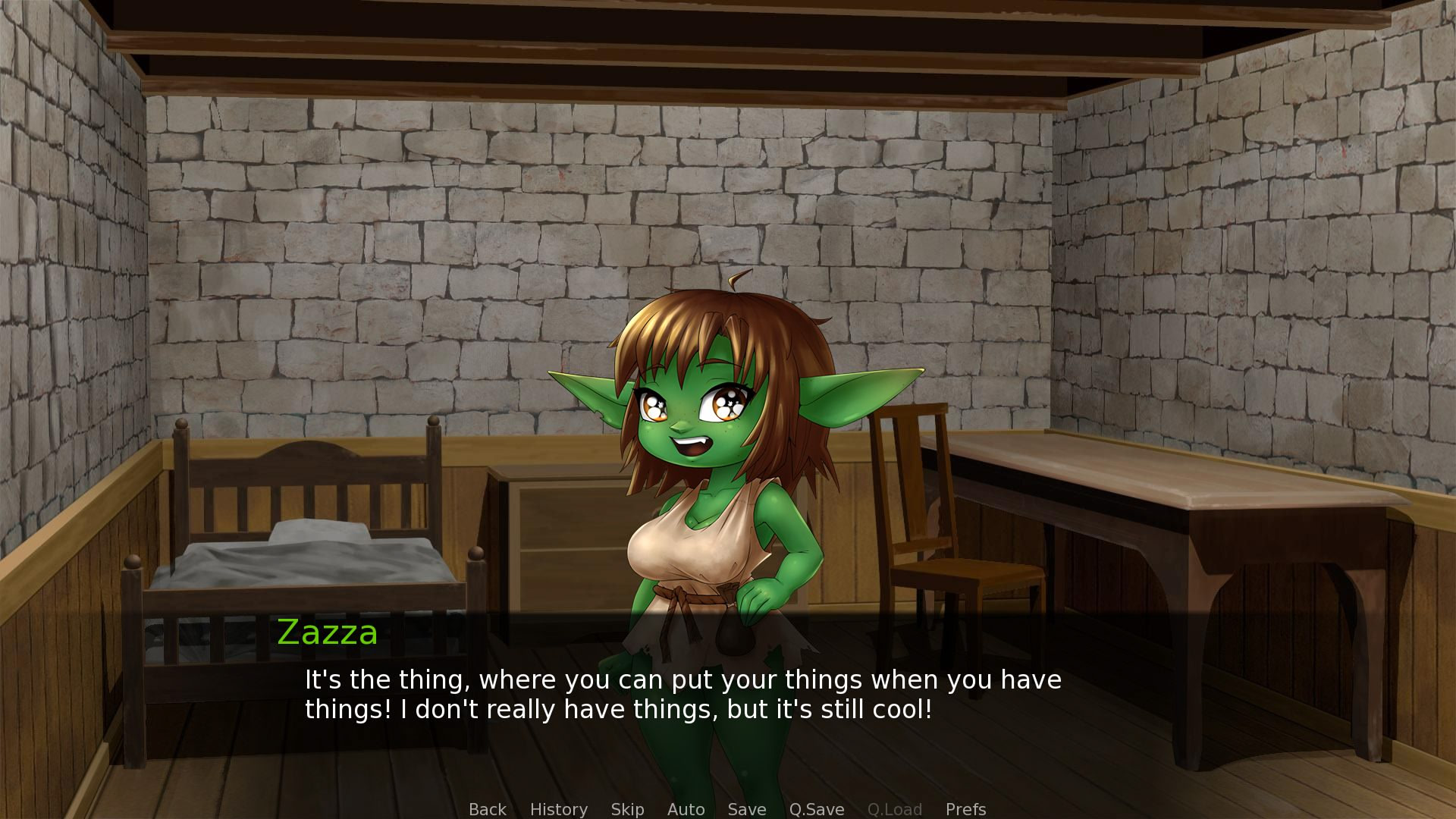The height and width of the screenshot is (819, 1456).
Task: Enable Skip mode
Action: click(x=627, y=809)
